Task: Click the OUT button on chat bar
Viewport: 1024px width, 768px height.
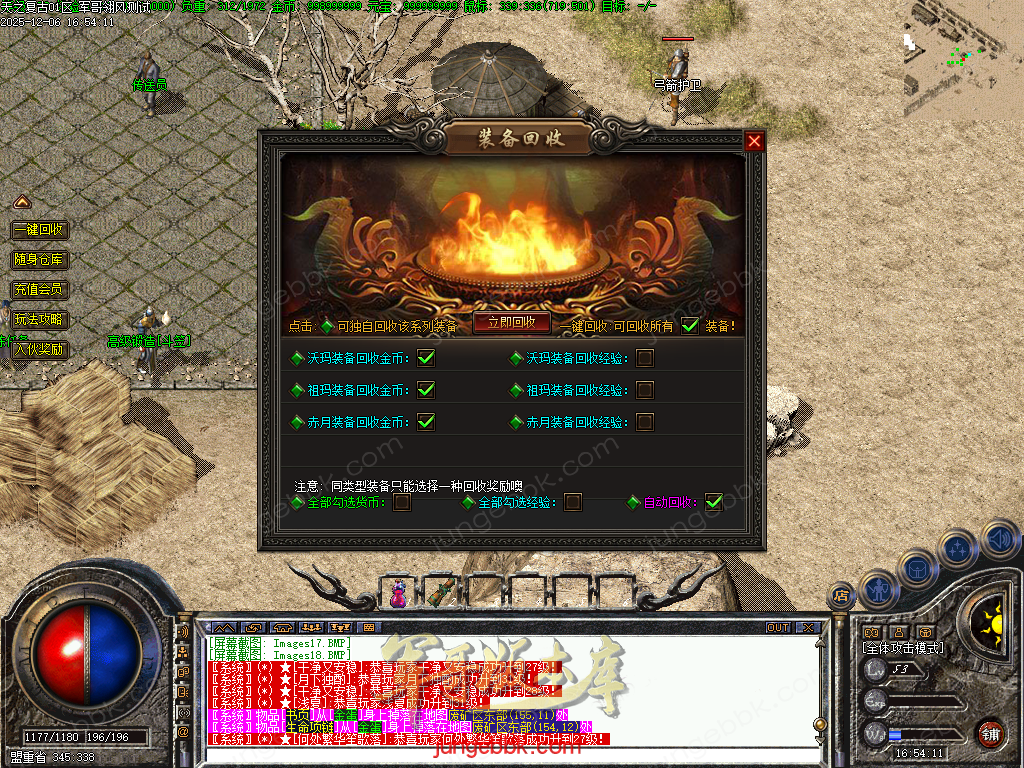Action: [x=778, y=628]
